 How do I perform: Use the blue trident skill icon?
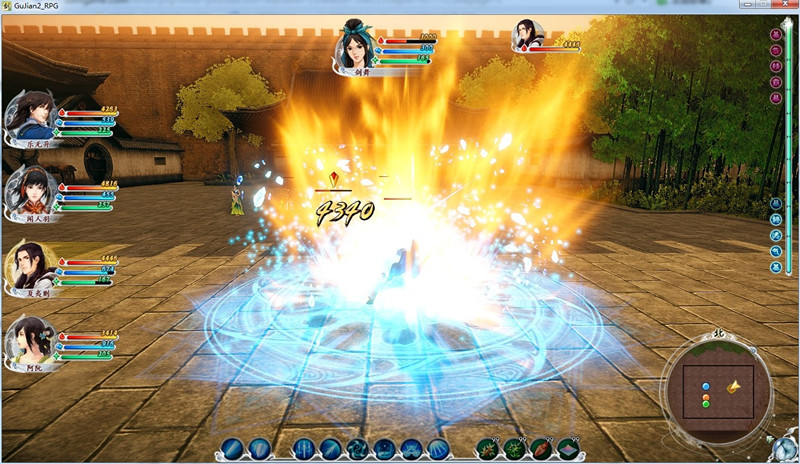tap(305, 448)
